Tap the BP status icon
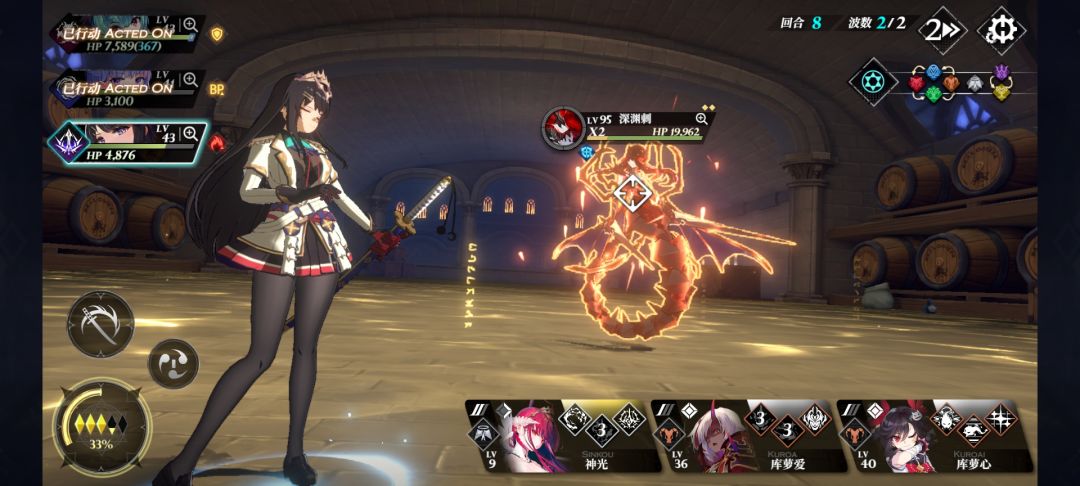Screen dimensions: 1080x486 (217, 89)
